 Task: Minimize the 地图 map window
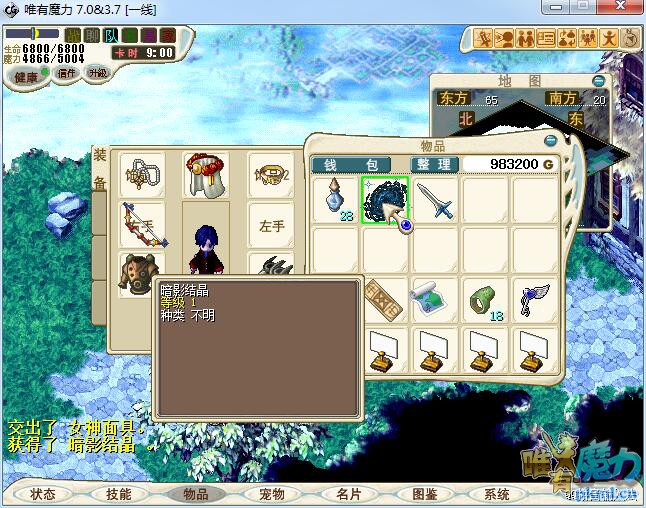tap(598, 80)
